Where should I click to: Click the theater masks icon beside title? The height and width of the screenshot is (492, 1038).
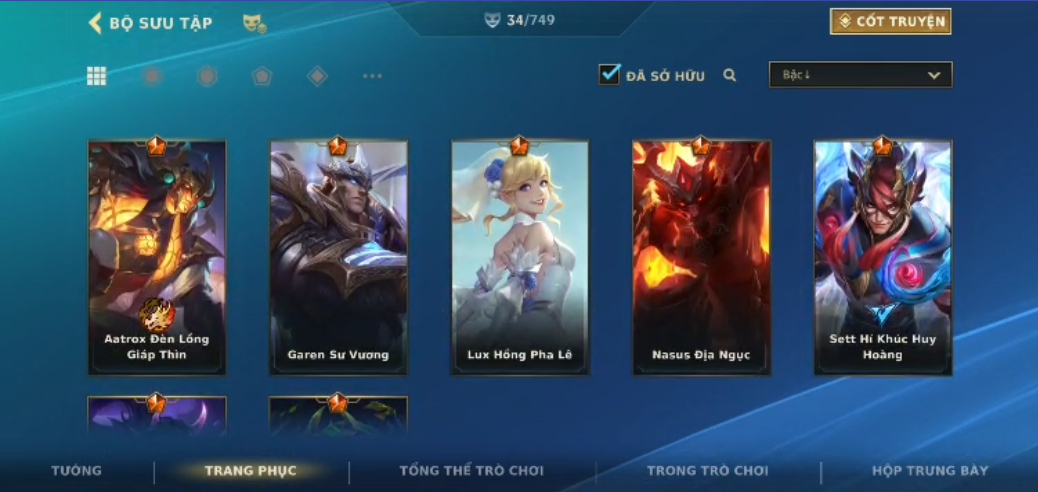coord(254,23)
